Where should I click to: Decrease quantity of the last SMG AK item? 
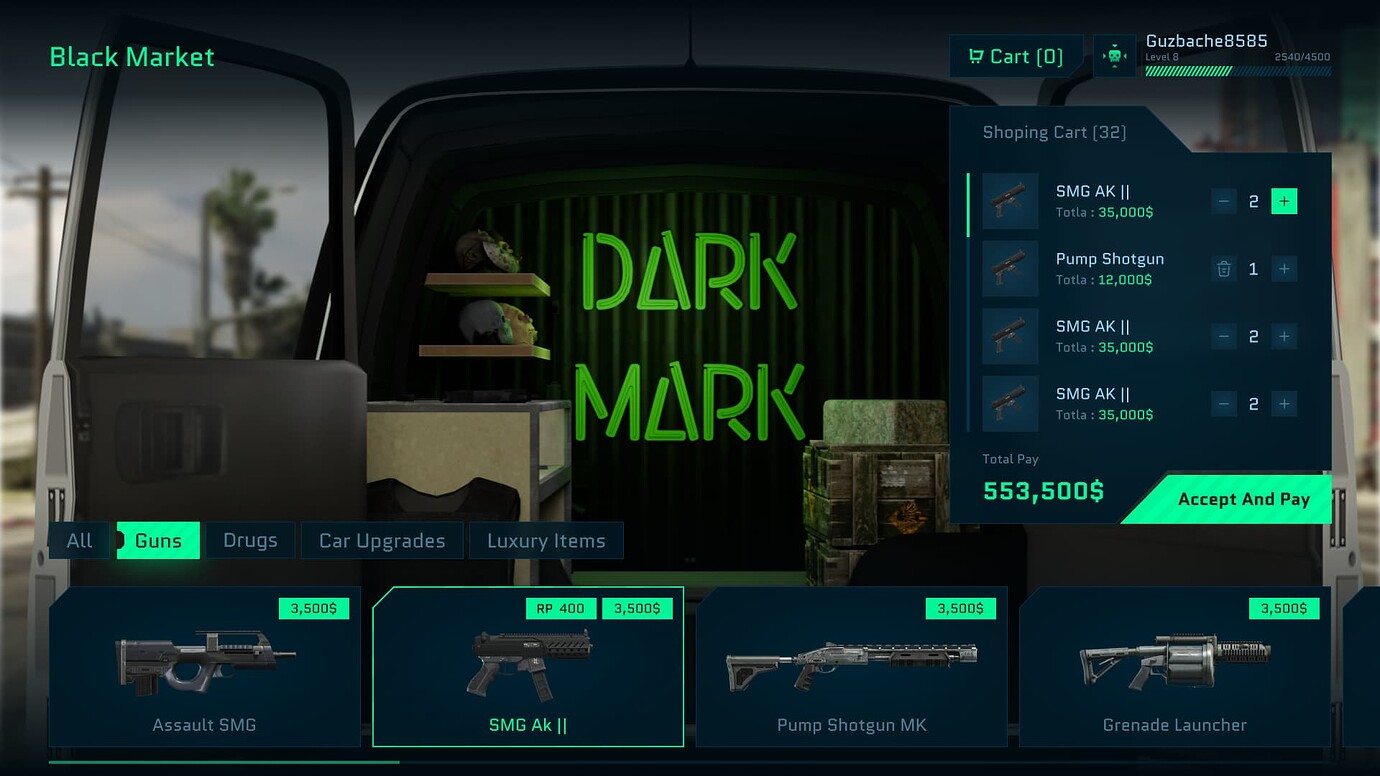(x=1223, y=404)
